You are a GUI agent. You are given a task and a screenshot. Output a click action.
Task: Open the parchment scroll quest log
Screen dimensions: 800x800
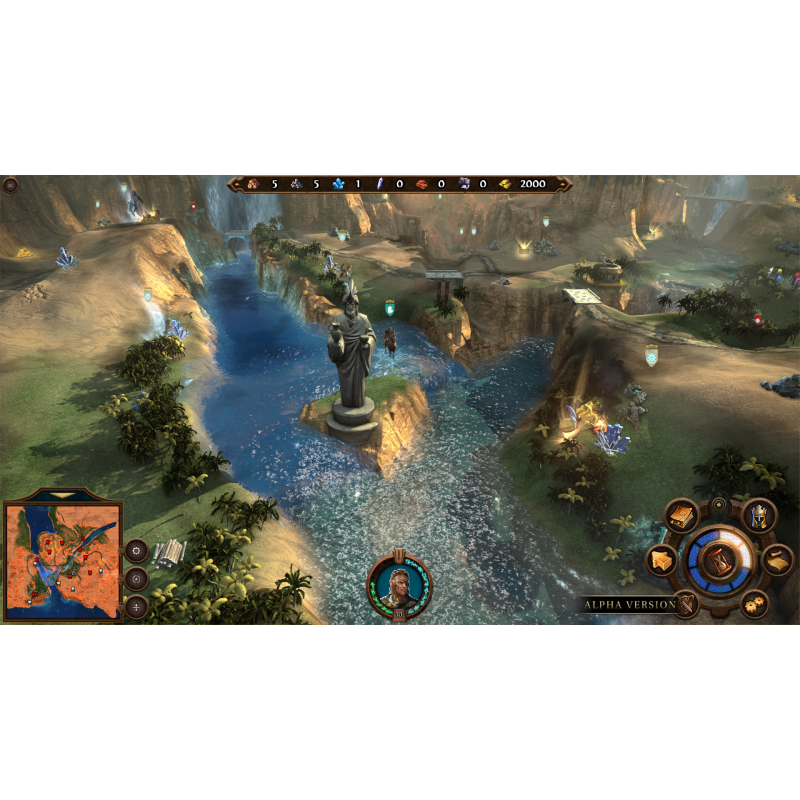[x=777, y=561]
